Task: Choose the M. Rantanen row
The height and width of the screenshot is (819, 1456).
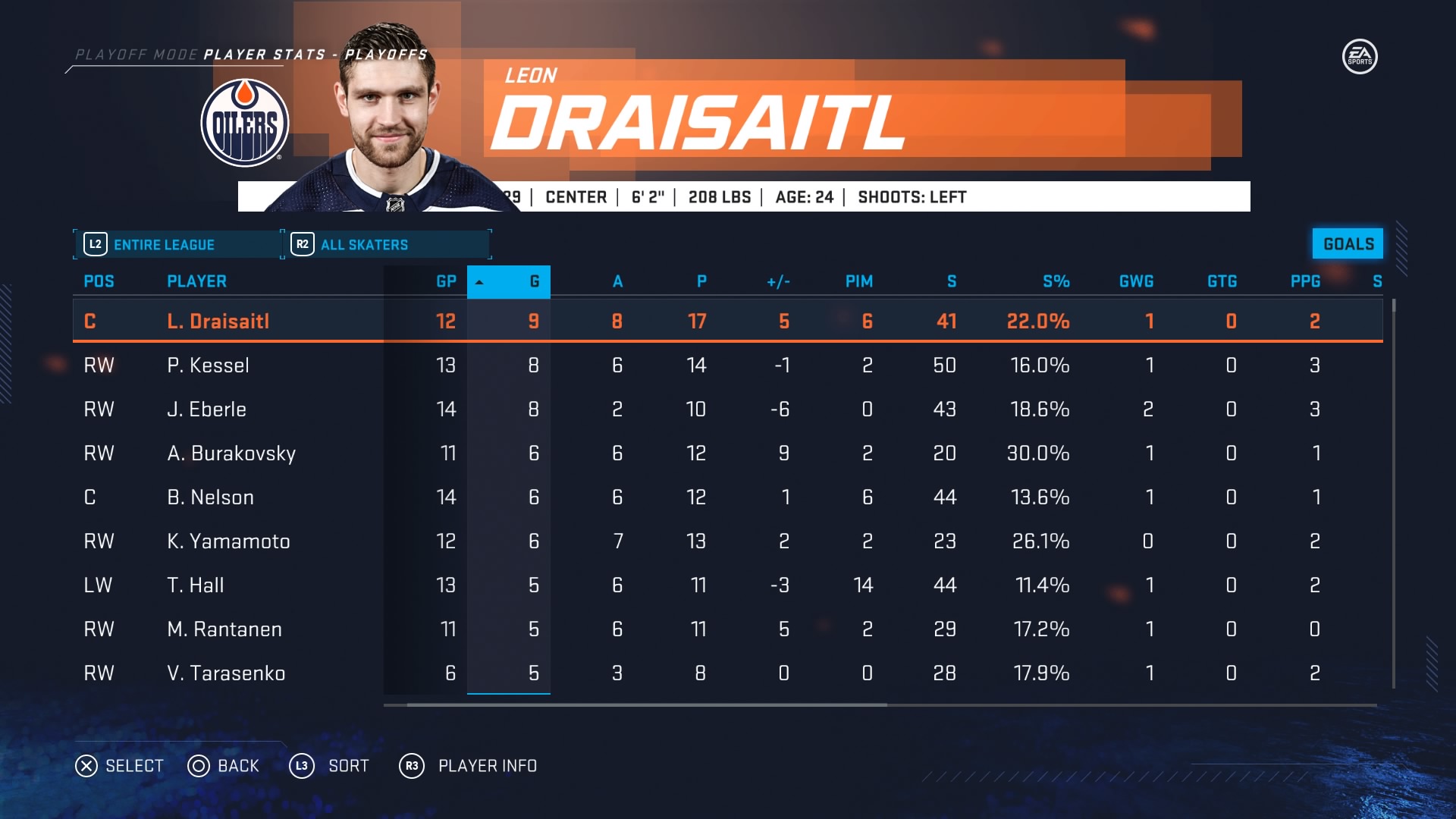Action: click(224, 629)
